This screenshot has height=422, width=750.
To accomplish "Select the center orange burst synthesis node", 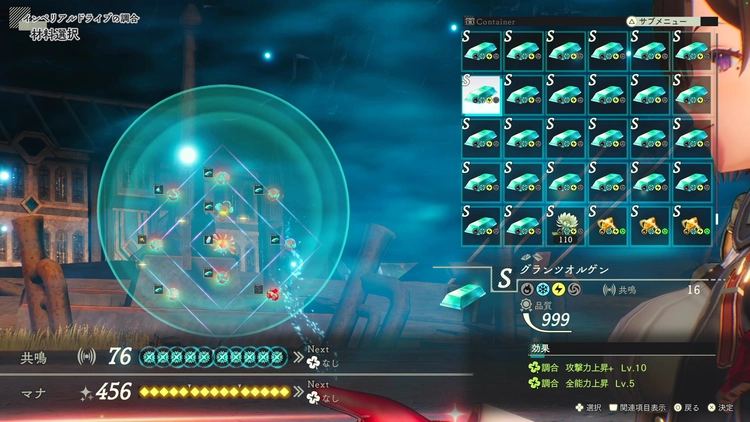I will coord(222,242).
